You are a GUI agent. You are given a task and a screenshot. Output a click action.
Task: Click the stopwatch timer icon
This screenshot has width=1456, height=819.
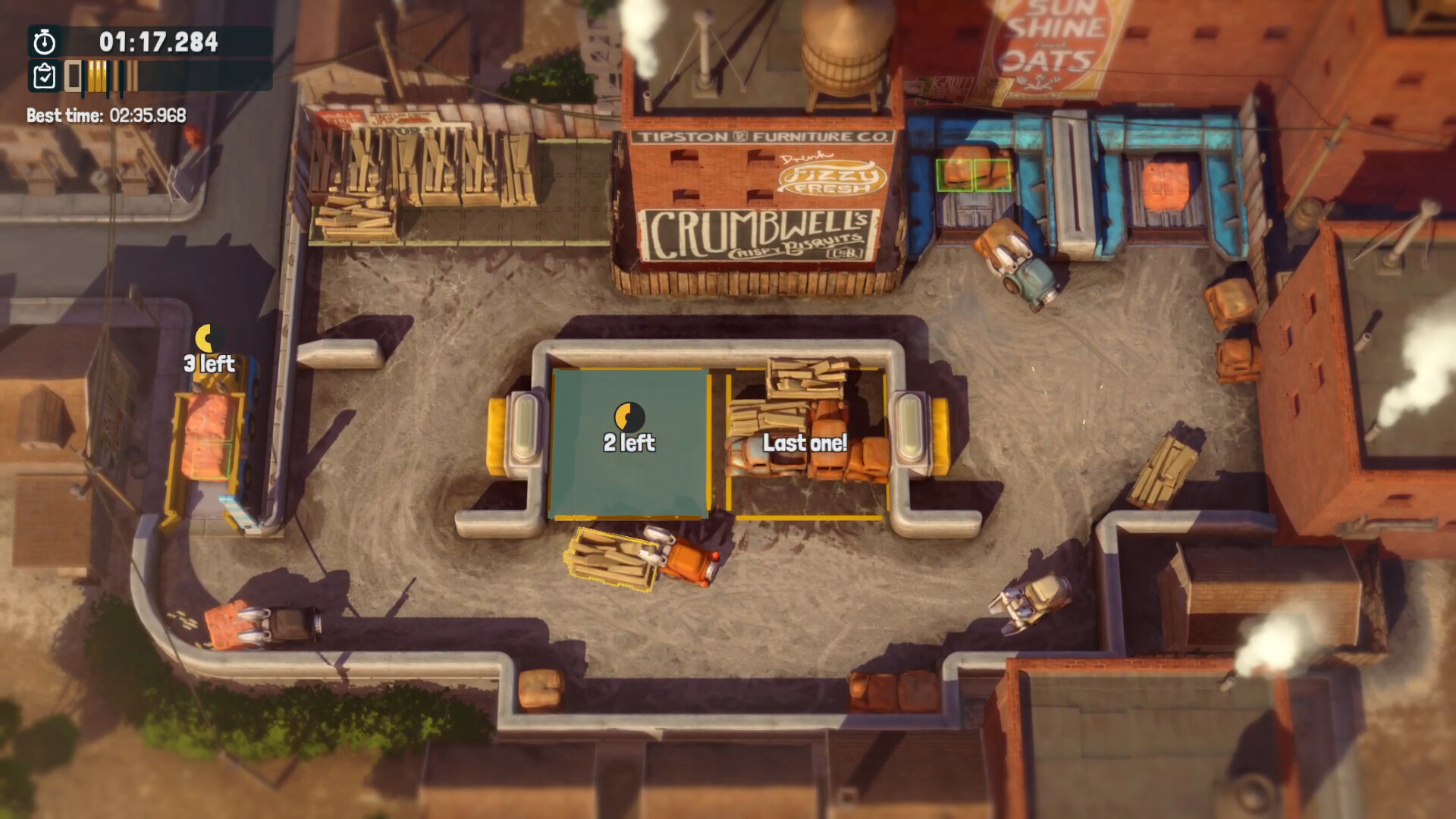(43, 42)
